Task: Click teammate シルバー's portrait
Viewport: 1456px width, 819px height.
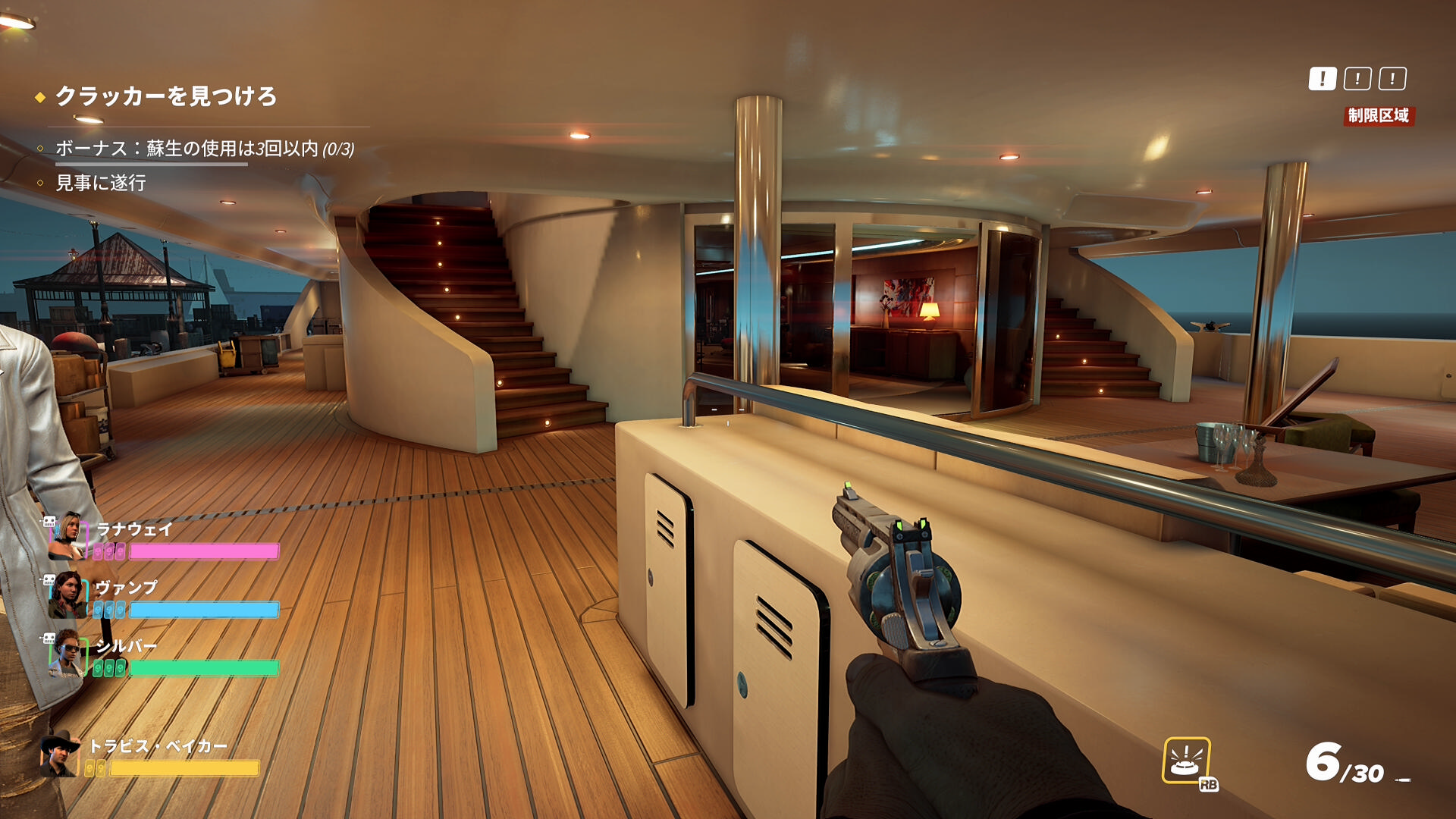Action: pyautogui.click(x=68, y=653)
